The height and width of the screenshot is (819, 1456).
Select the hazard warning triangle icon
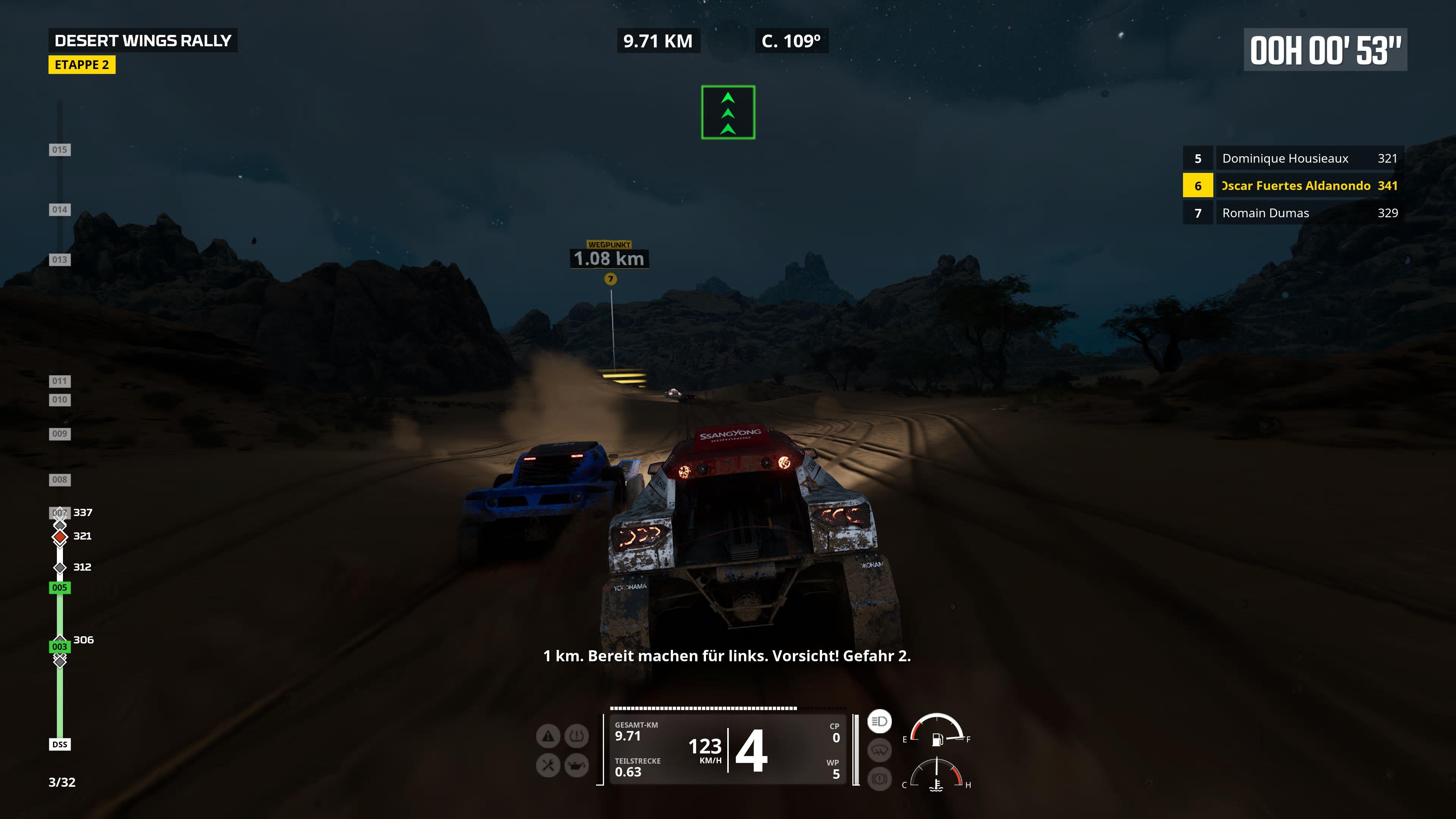coord(548,736)
